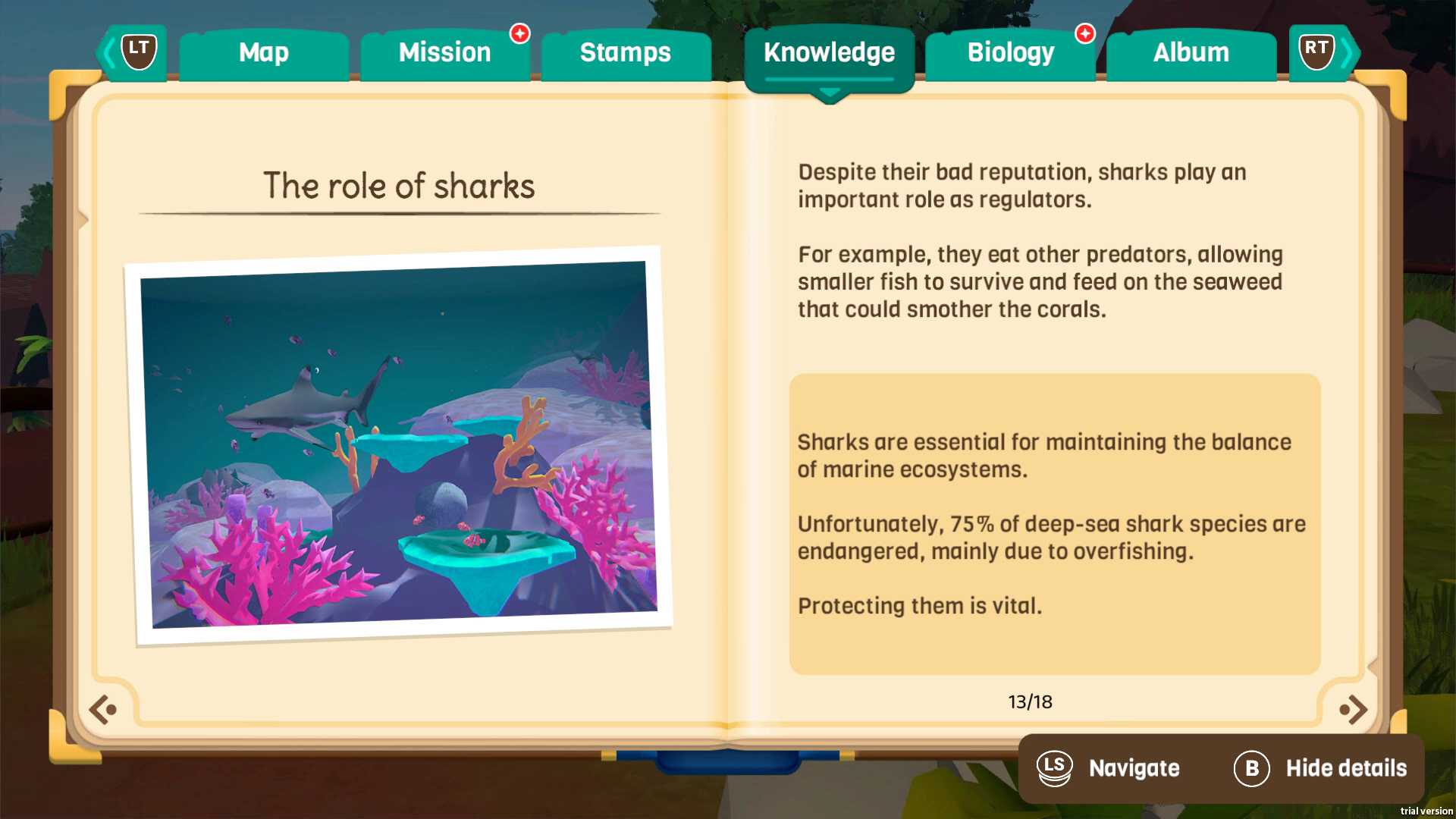Image resolution: width=1456 pixels, height=819 pixels.
Task: Click the Navigate label
Action: click(1133, 768)
